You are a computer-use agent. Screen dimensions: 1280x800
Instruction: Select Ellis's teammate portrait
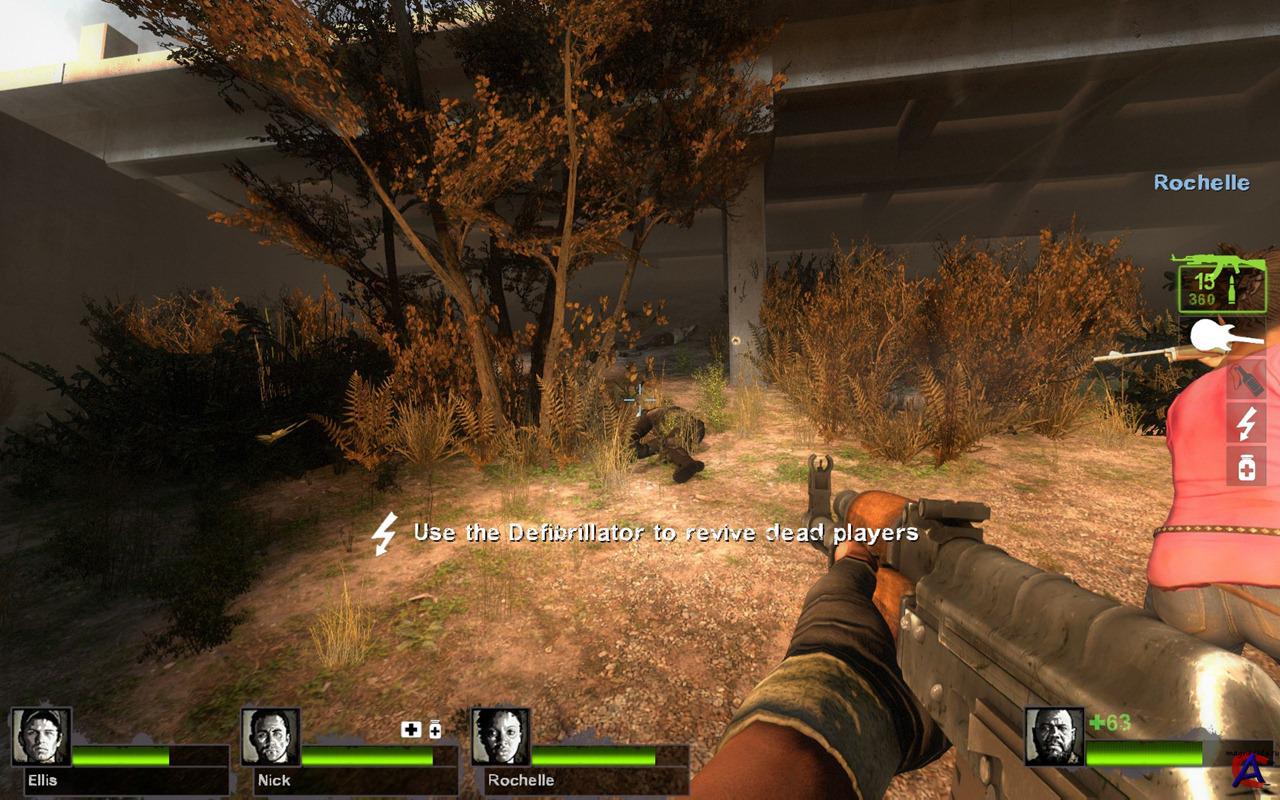[x=41, y=737]
